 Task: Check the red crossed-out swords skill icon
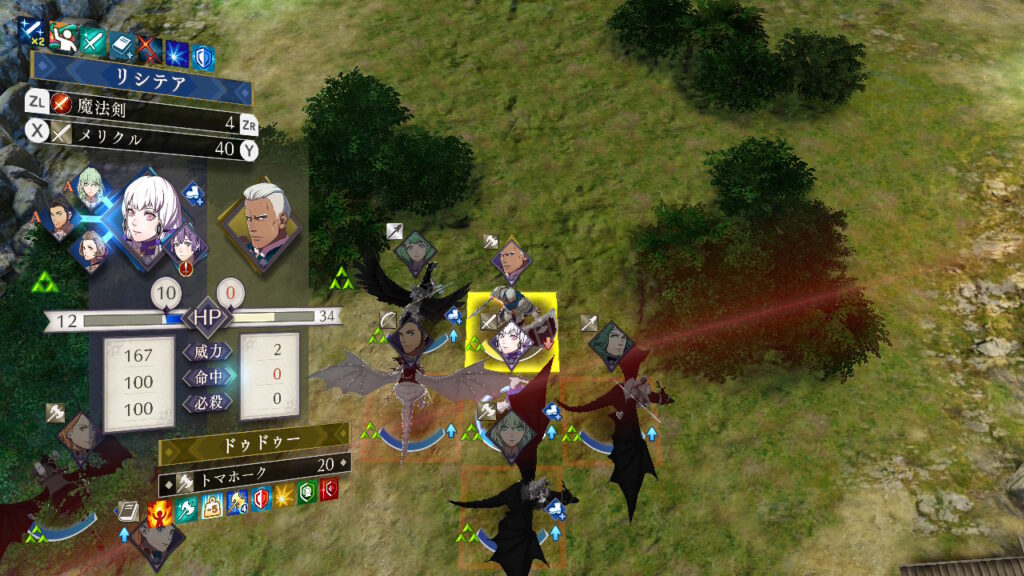[x=149, y=46]
